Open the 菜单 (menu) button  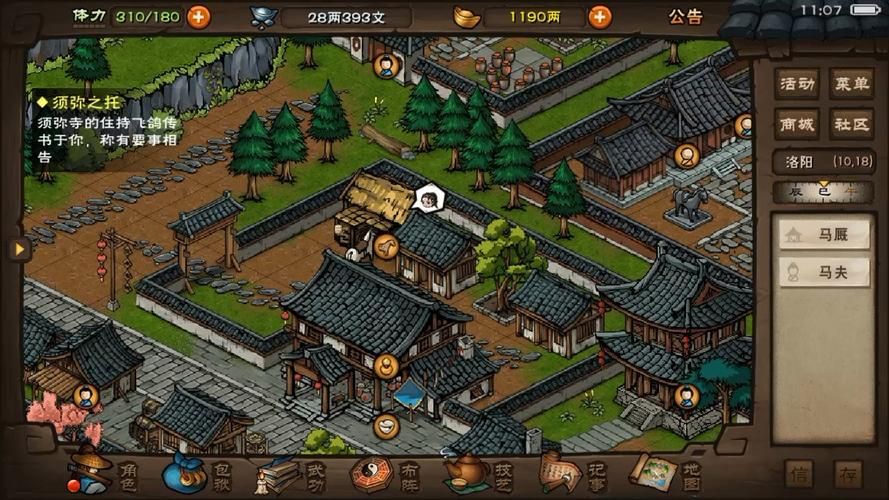tap(850, 84)
